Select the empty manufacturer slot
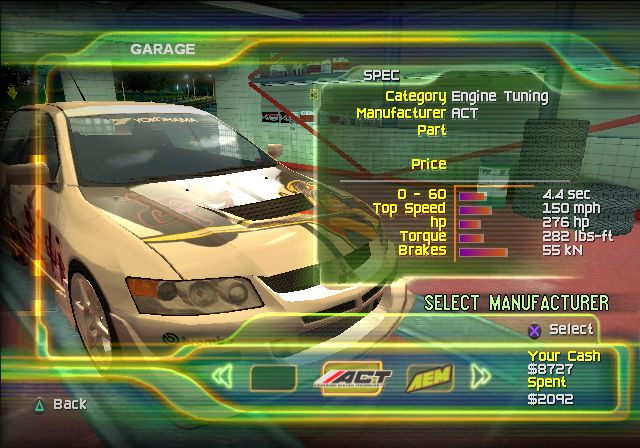This screenshot has height=448, width=640. tap(272, 378)
